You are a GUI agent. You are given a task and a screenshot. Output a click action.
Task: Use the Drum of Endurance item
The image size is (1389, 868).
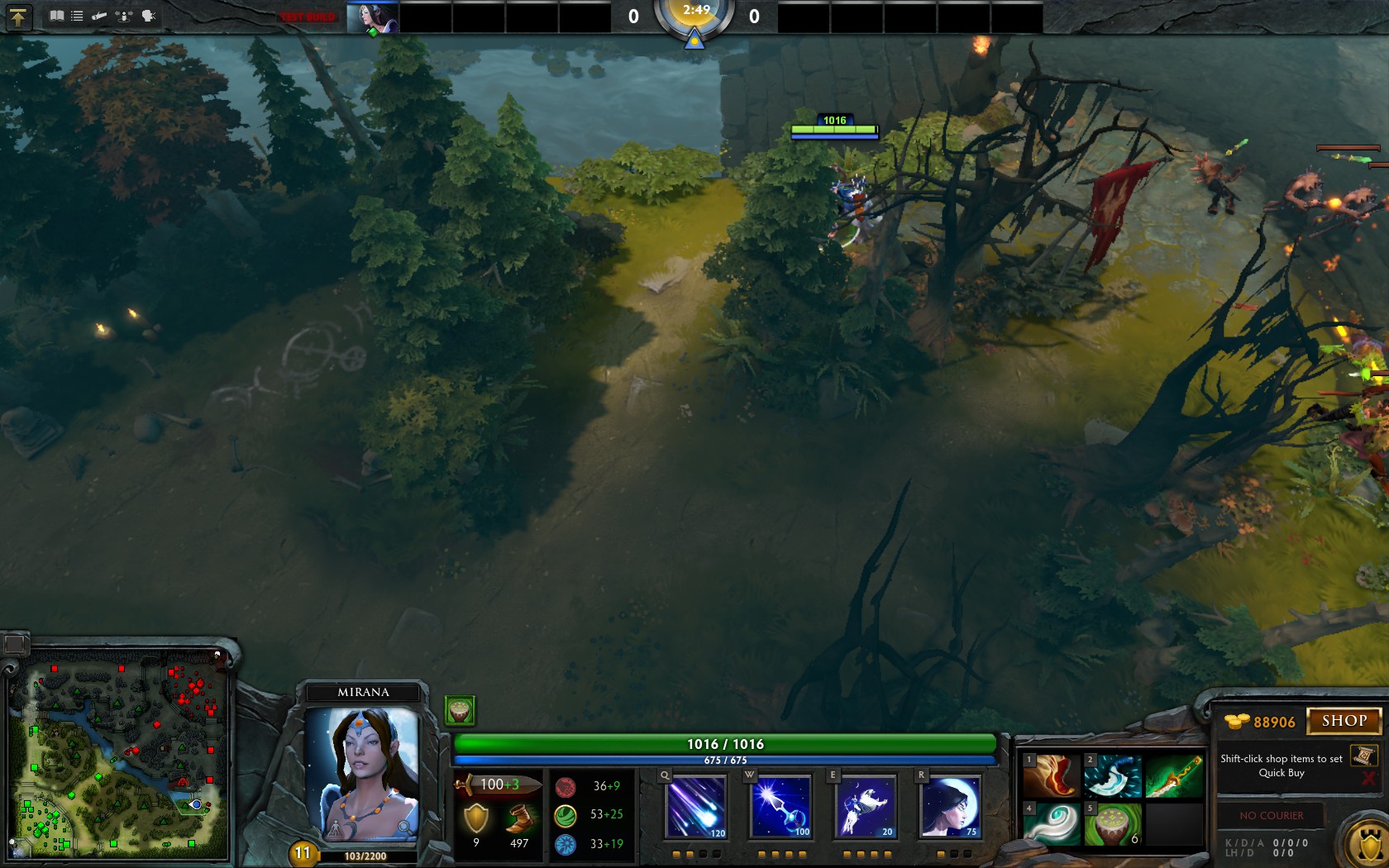(x=1113, y=824)
